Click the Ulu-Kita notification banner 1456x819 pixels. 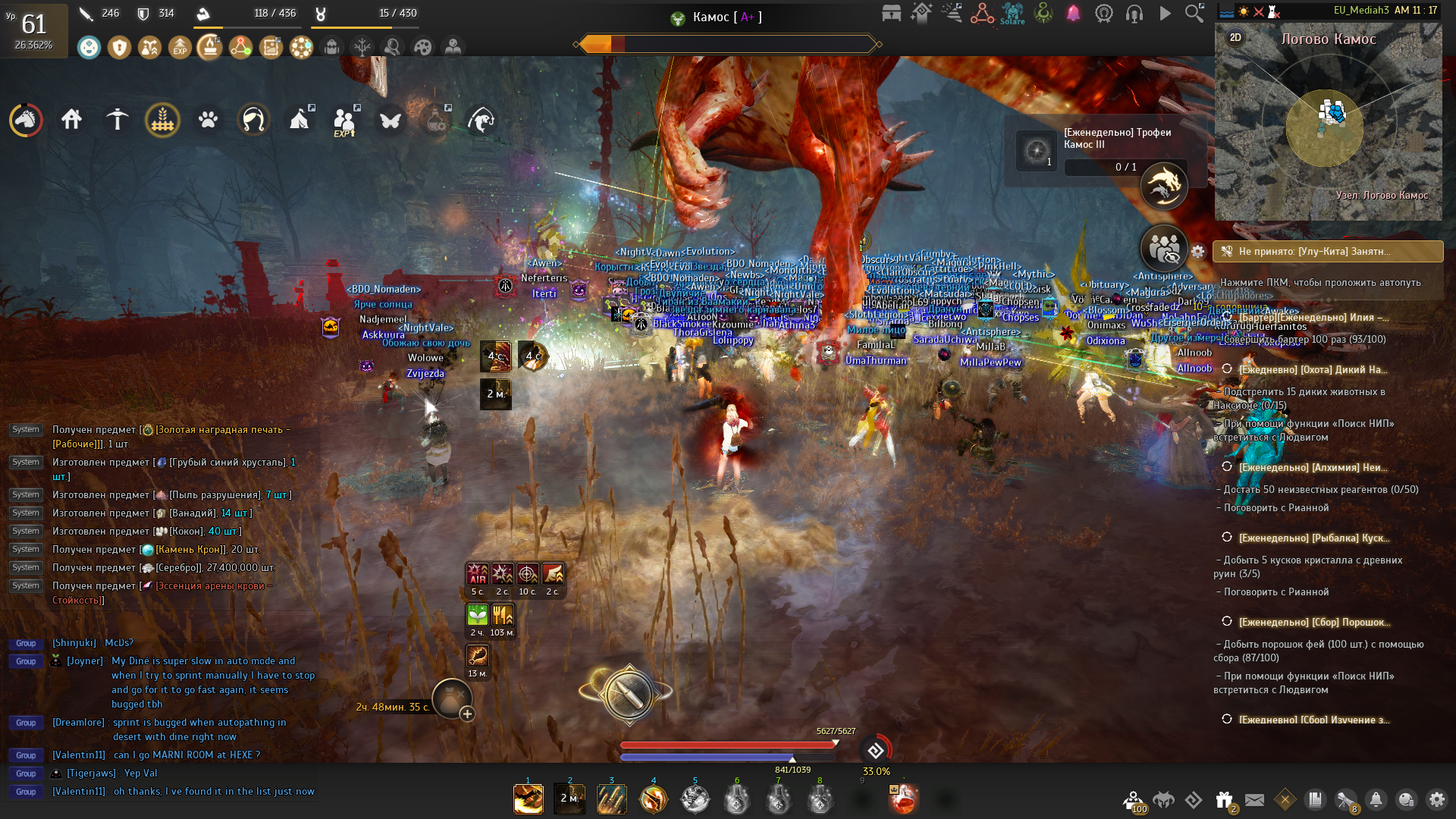(1327, 251)
